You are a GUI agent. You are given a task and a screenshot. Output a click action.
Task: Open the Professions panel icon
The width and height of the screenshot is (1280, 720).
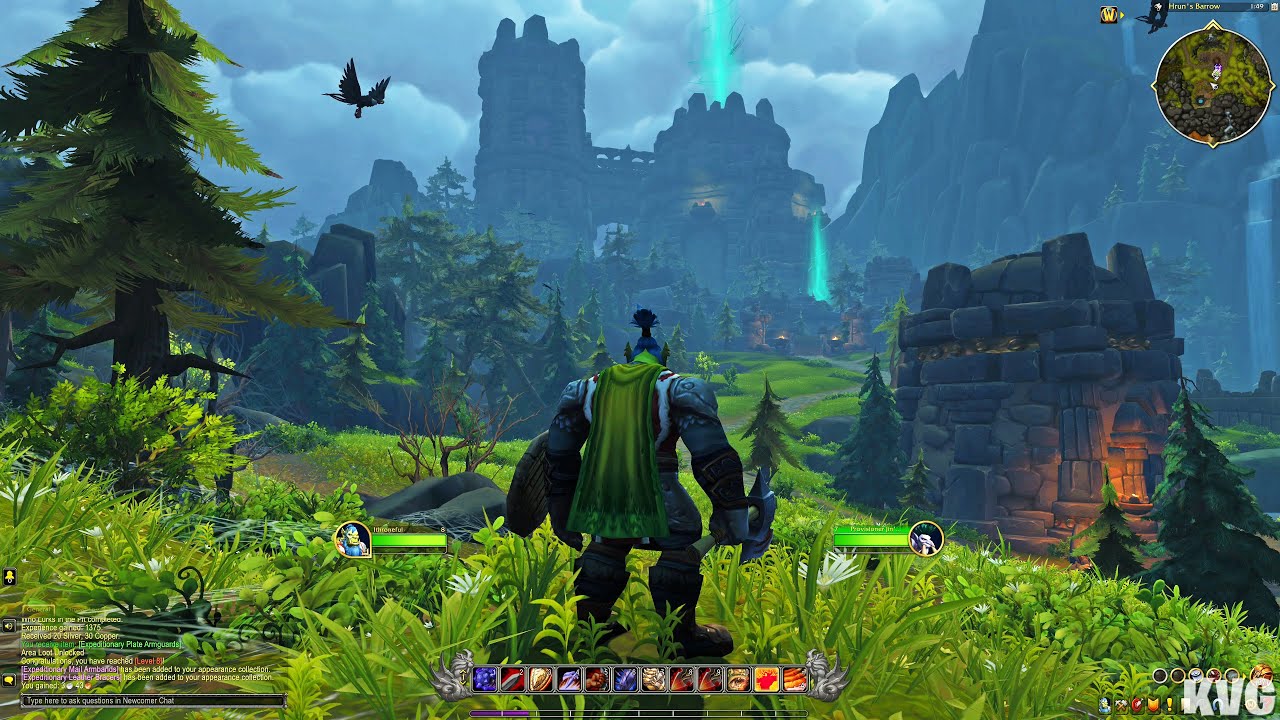pos(1121,705)
